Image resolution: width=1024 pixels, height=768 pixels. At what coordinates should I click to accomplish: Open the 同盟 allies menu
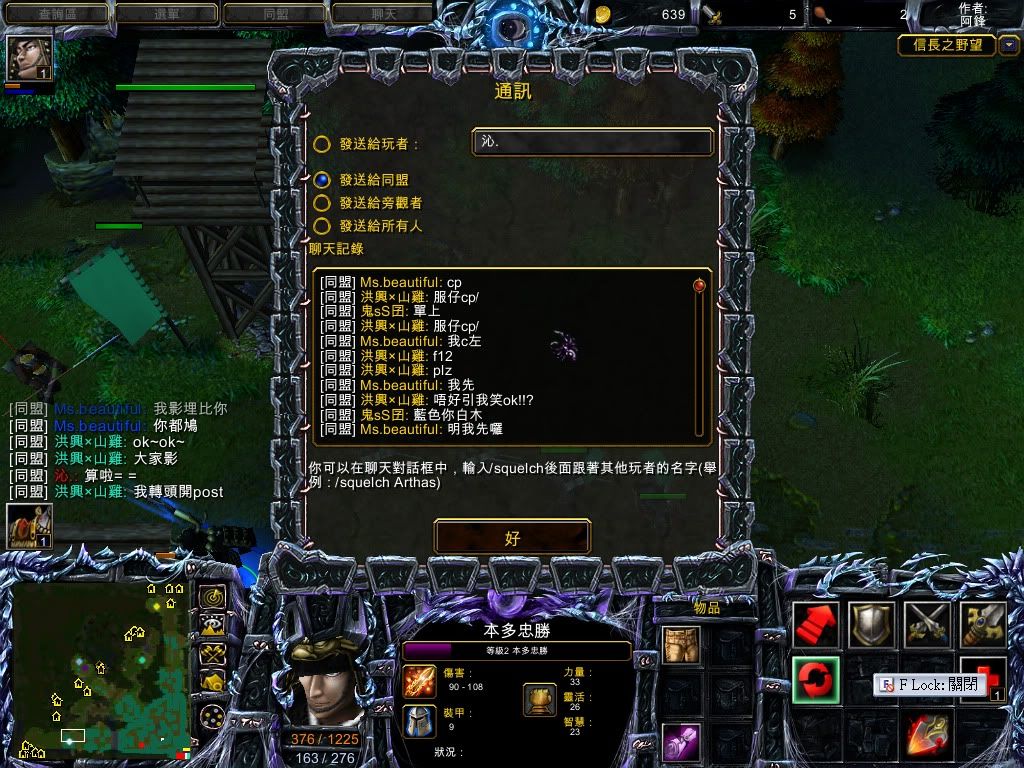pos(275,14)
